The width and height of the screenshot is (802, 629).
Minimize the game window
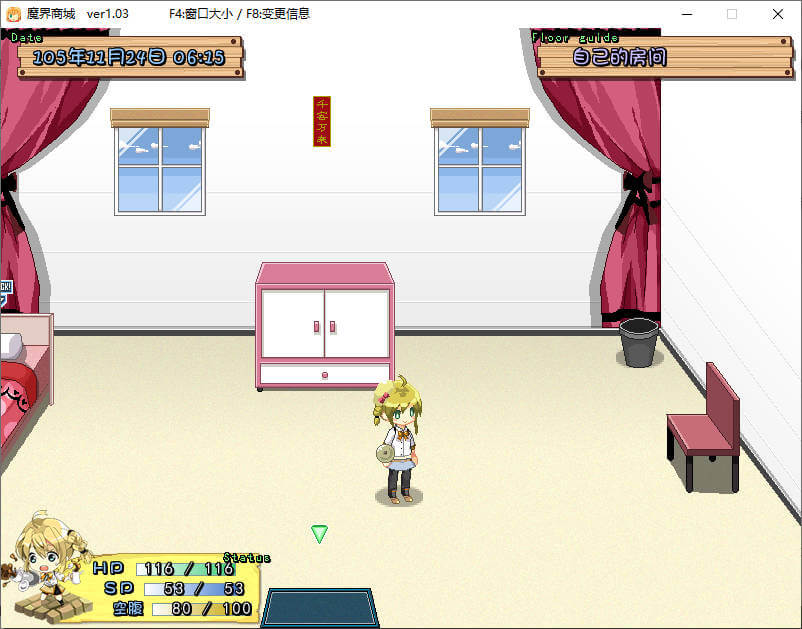[x=687, y=14]
